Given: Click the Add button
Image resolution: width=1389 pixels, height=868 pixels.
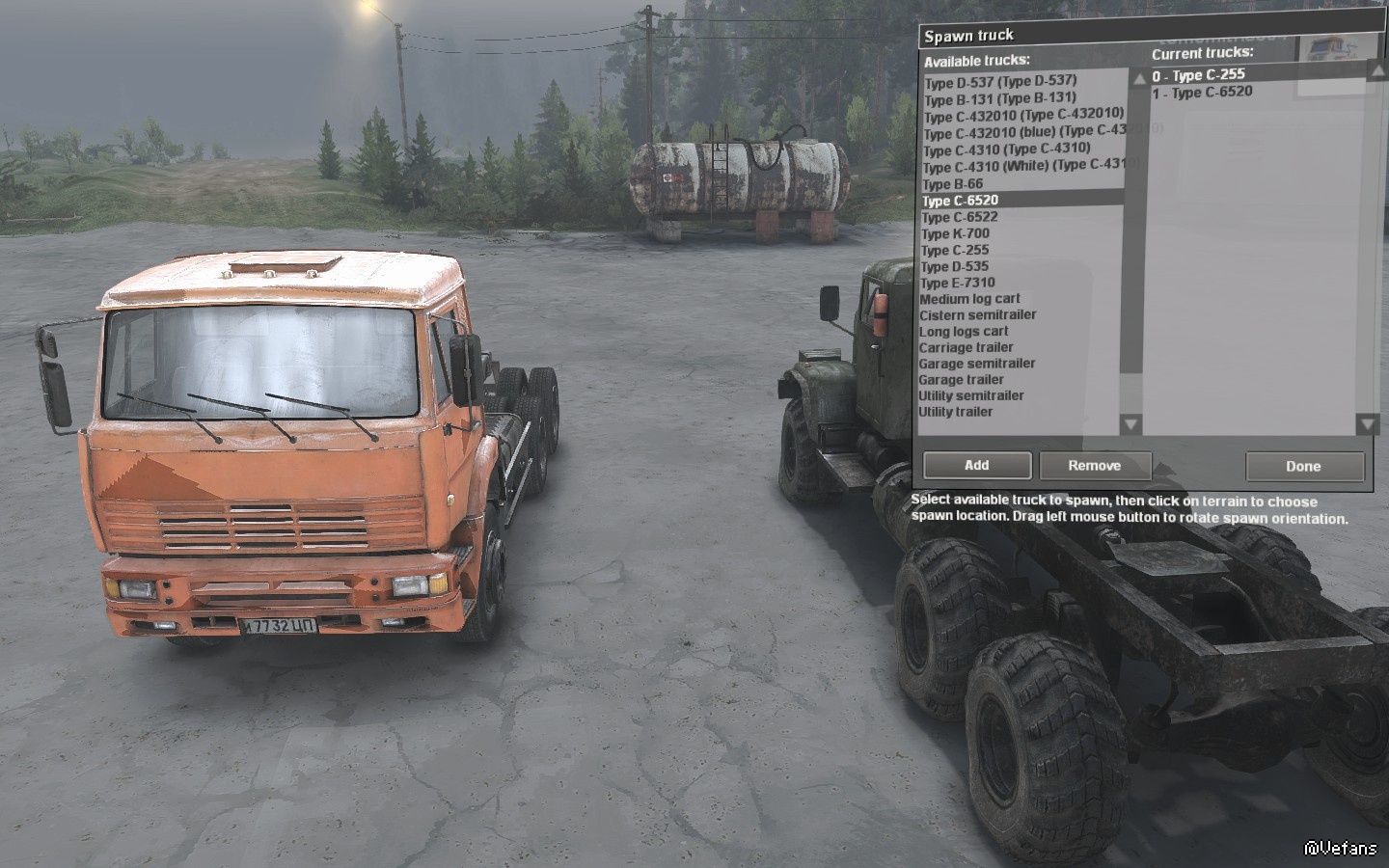Looking at the screenshot, I should point(976,466).
